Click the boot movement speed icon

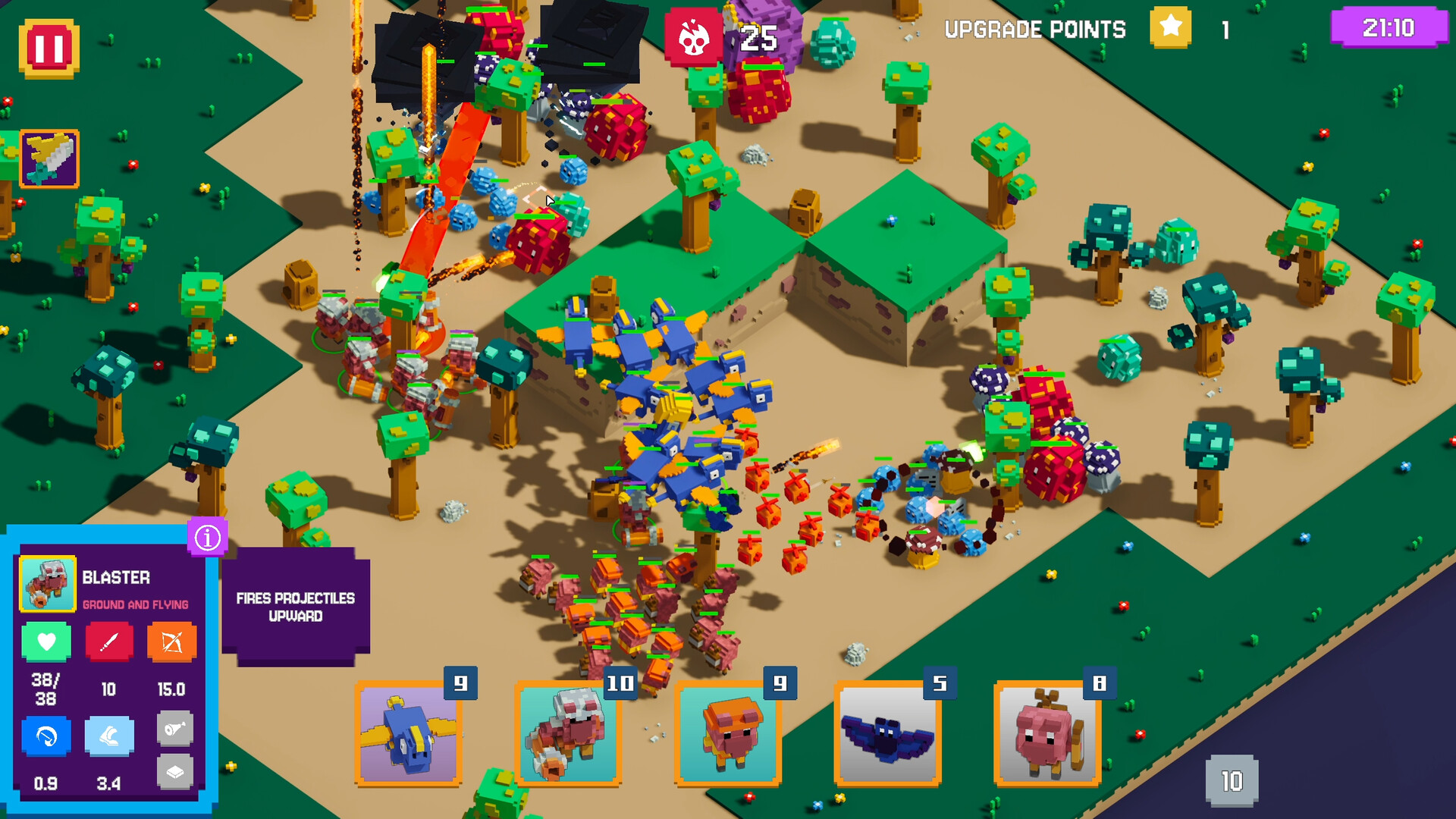[x=108, y=736]
